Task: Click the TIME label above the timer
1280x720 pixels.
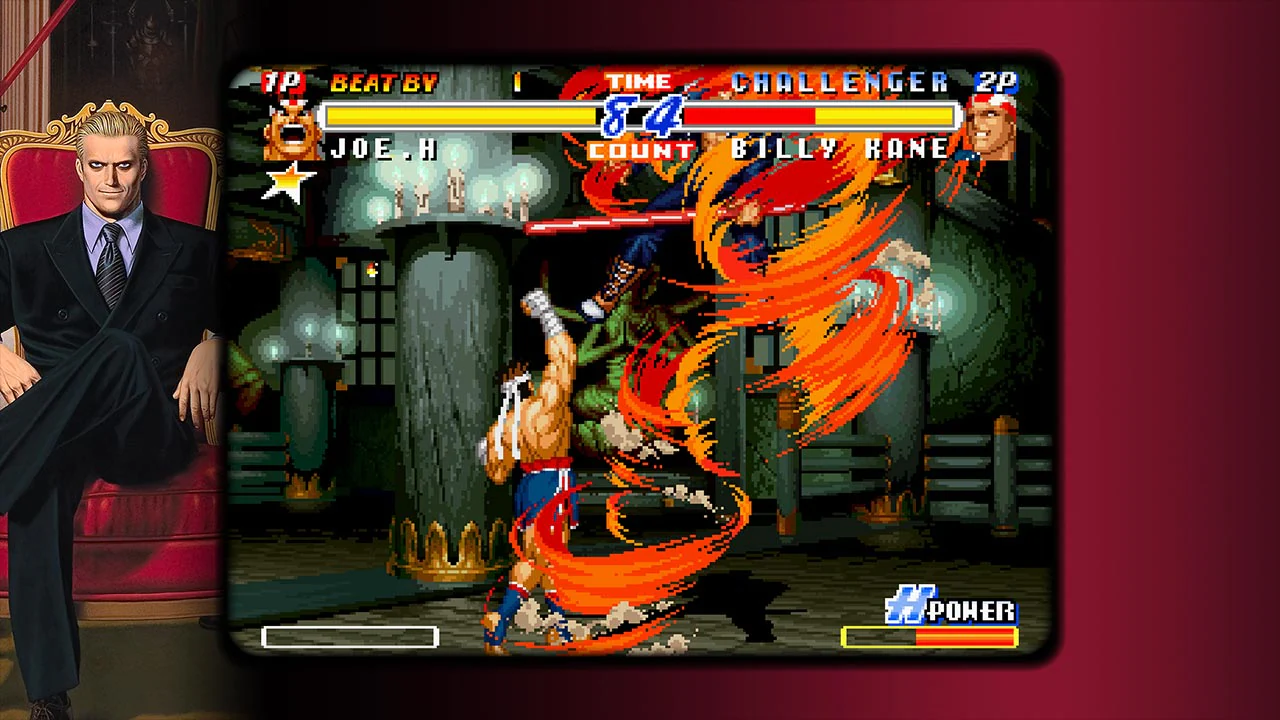Action: 641,81
